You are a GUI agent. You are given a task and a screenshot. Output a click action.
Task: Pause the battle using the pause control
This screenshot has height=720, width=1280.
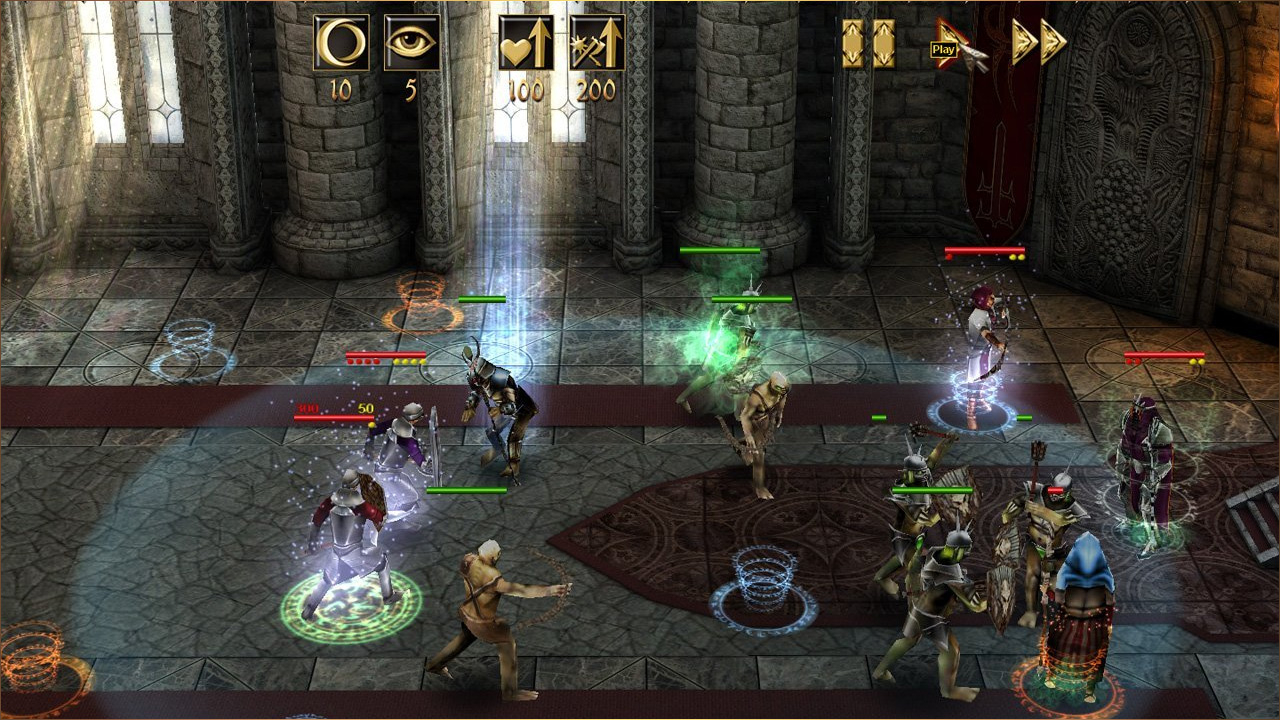click(x=870, y=42)
